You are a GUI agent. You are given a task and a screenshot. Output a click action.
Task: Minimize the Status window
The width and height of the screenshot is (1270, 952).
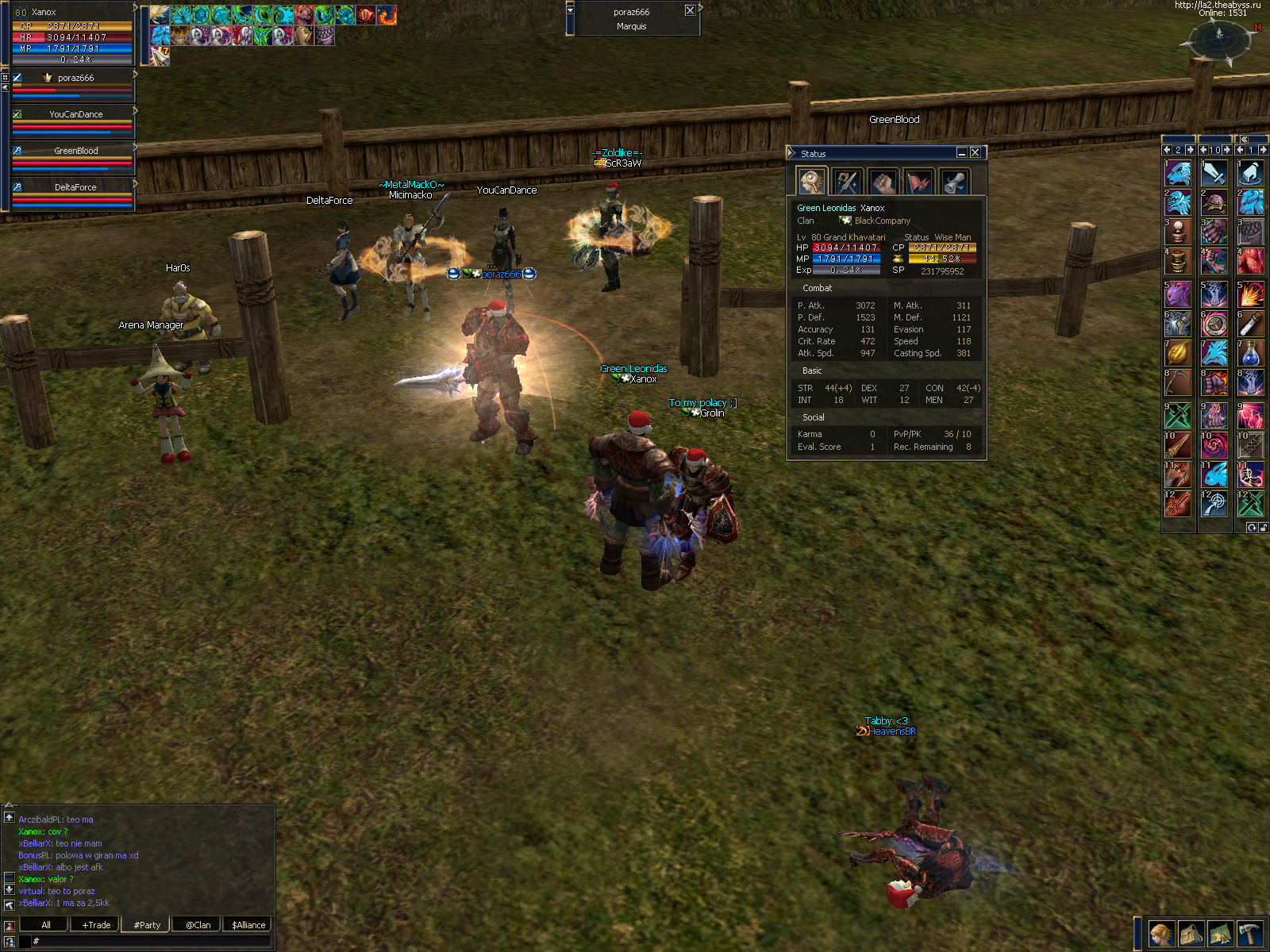click(x=962, y=152)
